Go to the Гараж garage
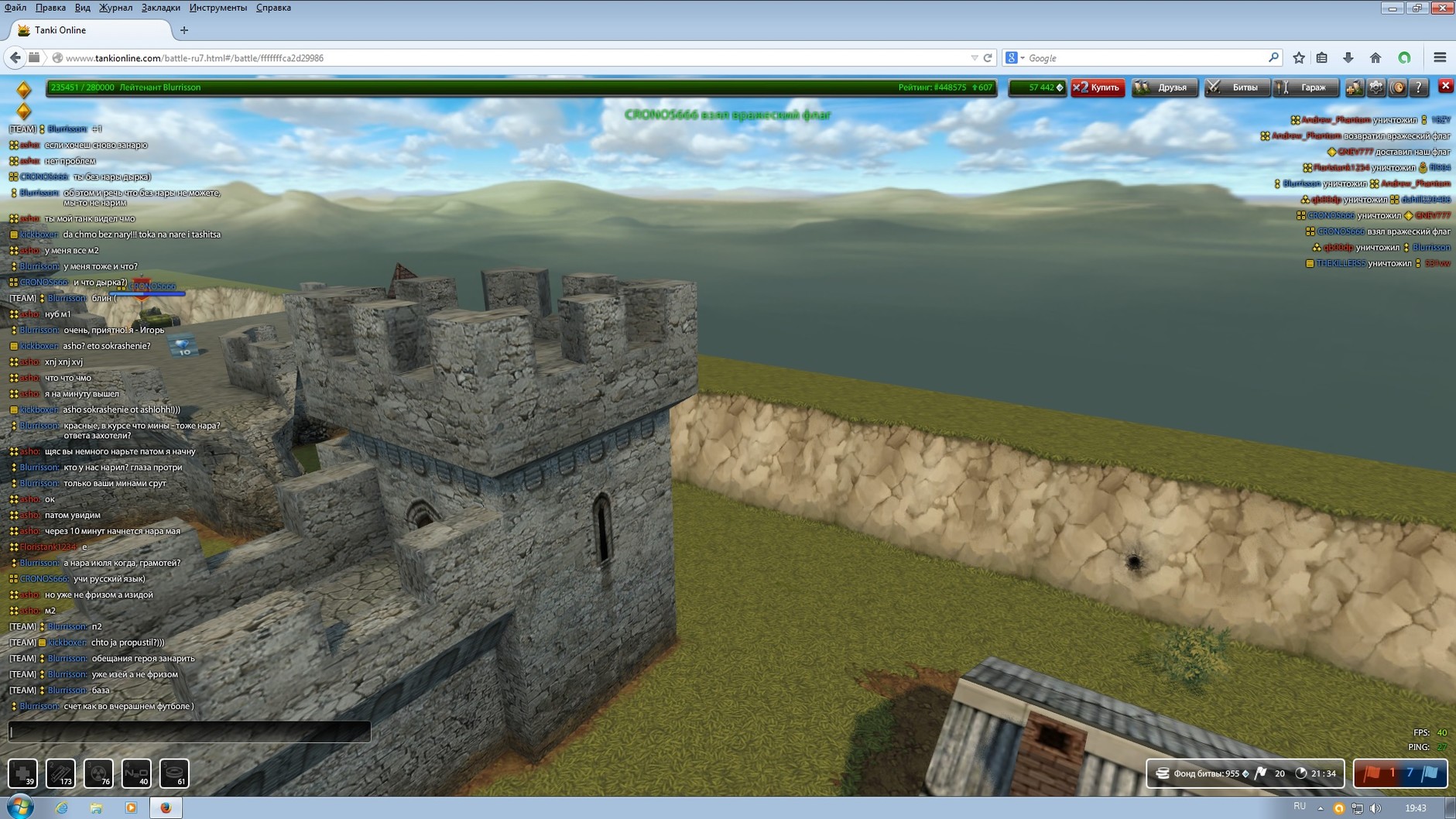Screen dimensions: 1456x819 click(x=1306, y=87)
